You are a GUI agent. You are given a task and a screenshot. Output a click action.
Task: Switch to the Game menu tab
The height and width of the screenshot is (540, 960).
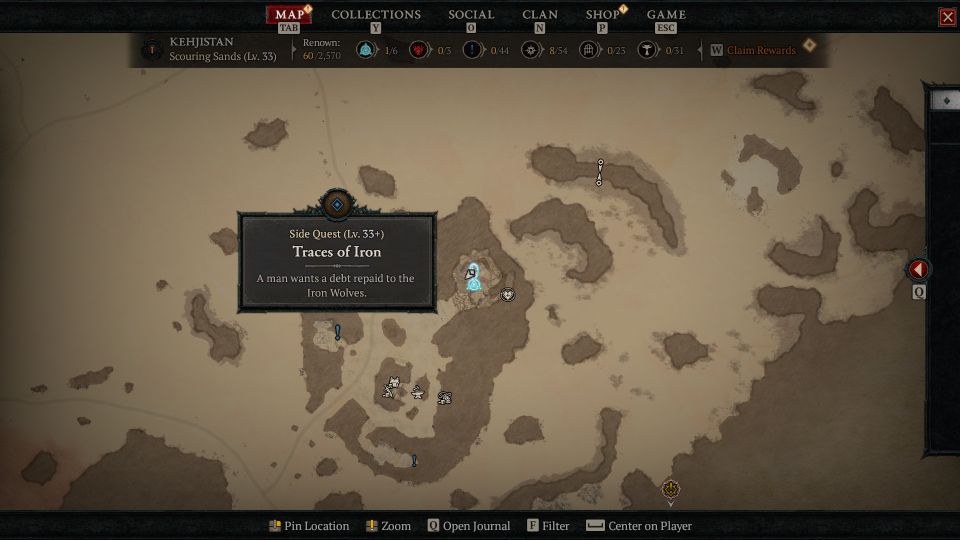click(x=666, y=14)
